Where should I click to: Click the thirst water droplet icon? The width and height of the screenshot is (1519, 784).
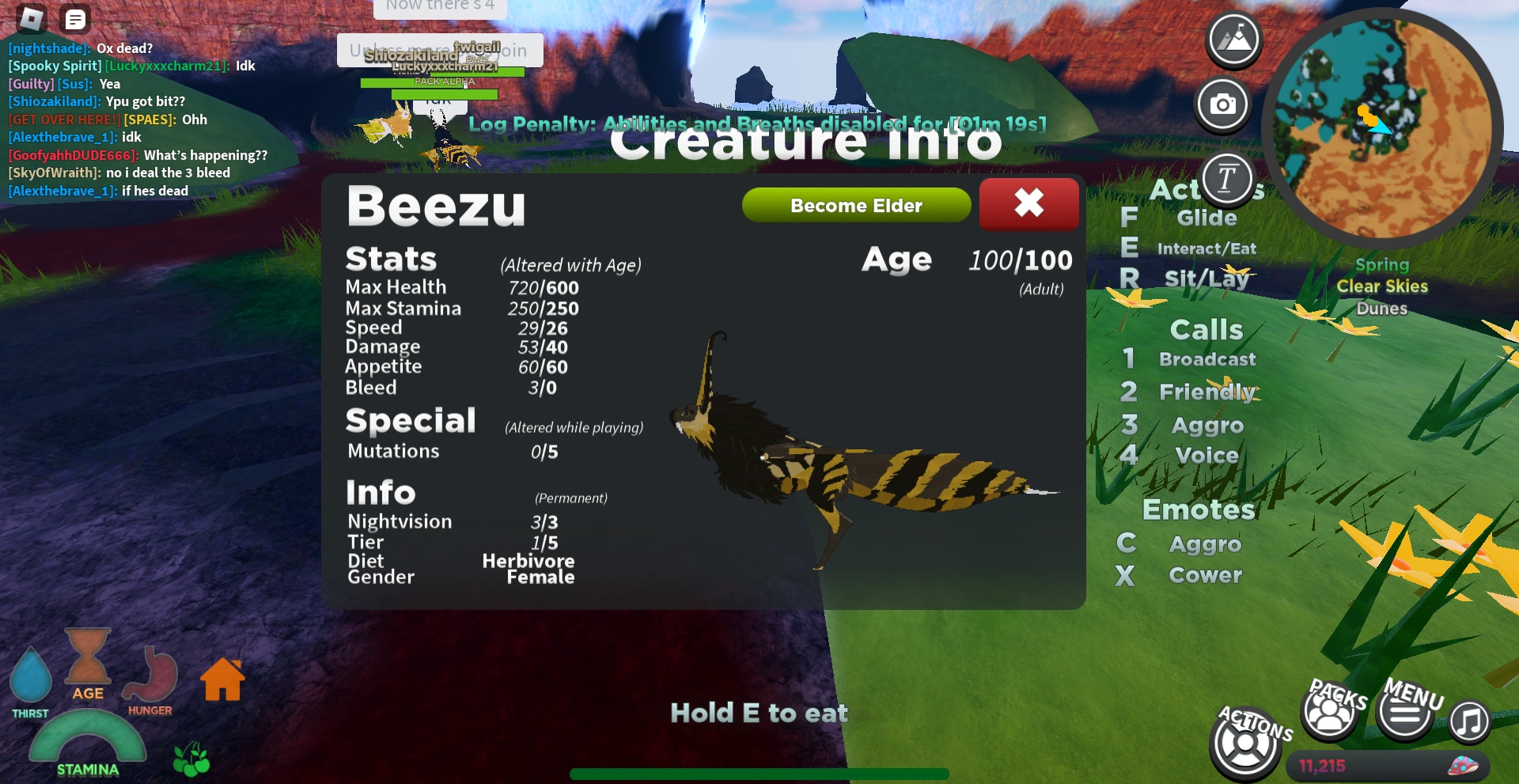[32, 676]
